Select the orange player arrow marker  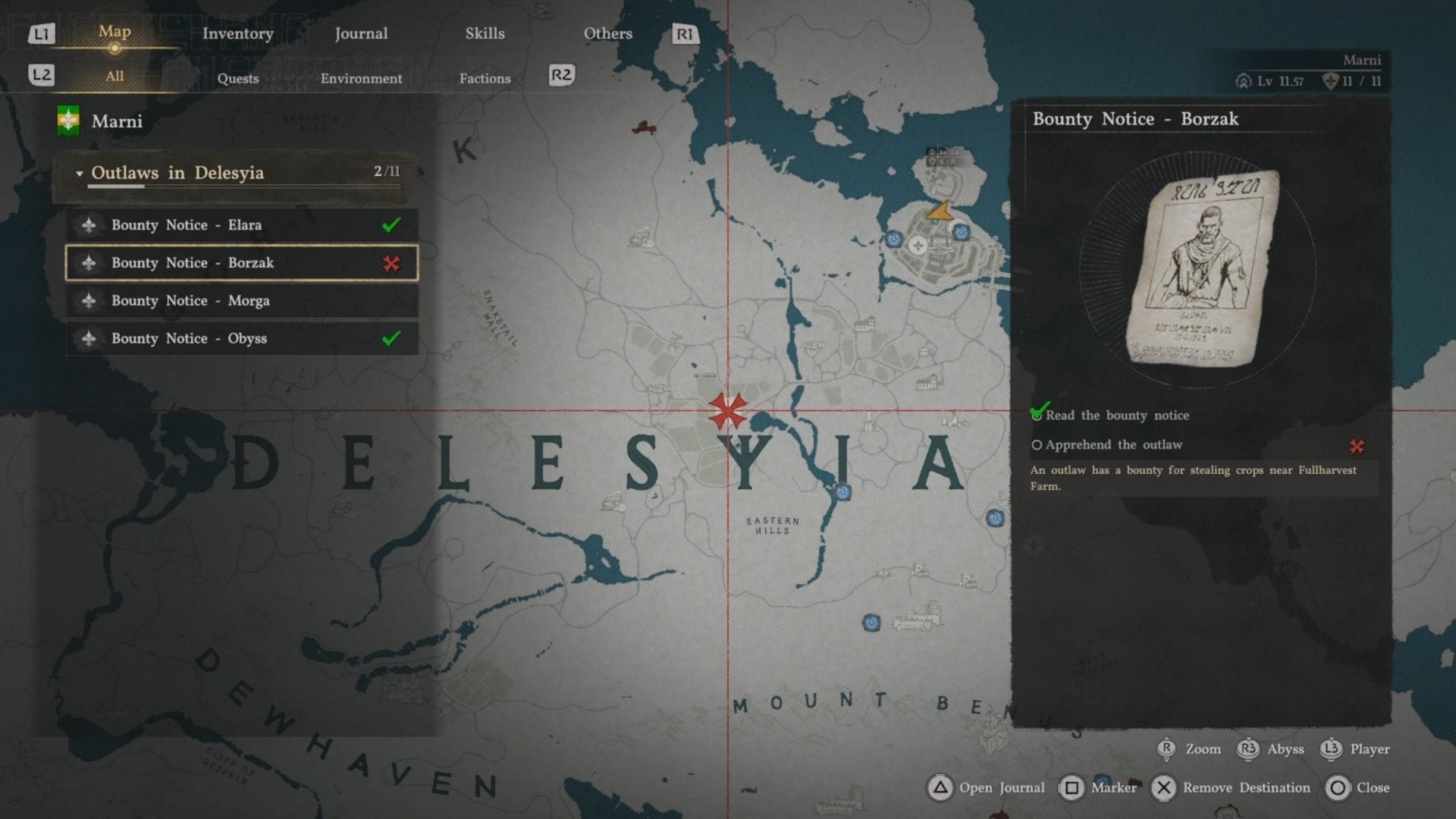coord(940,211)
